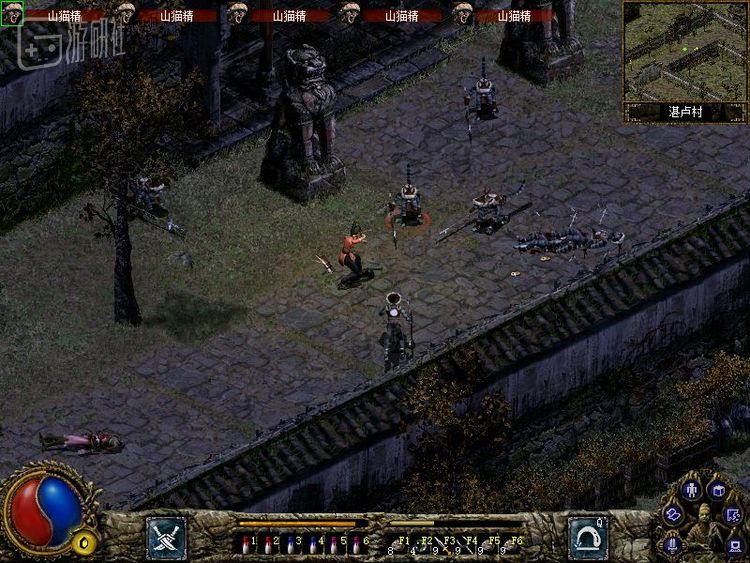Open the character figure menu icon
750x563 pixels.
point(691,490)
